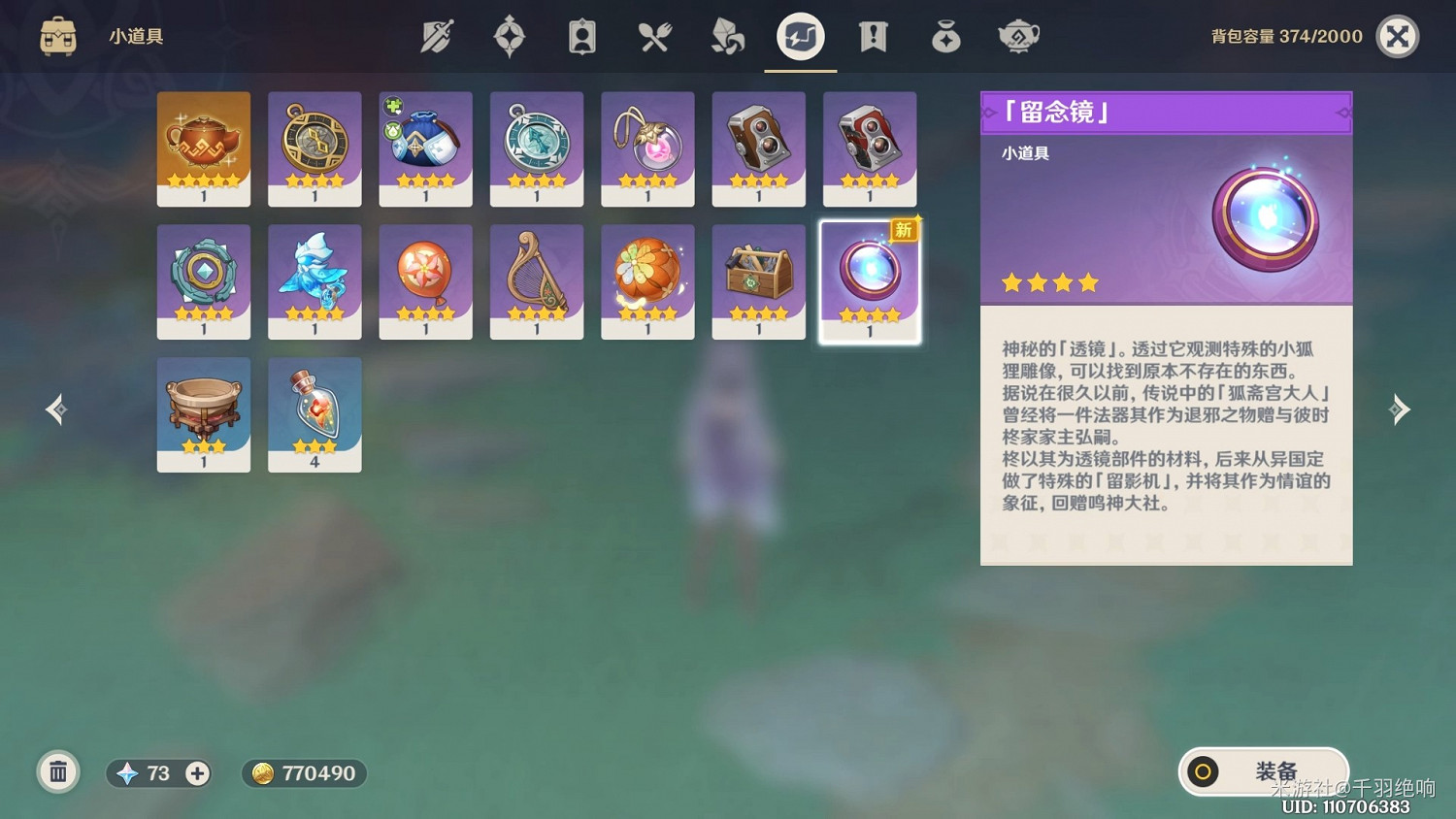Image resolution: width=1456 pixels, height=819 pixels.
Task: Select the red teapot gadget thumbnail
Action: (203, 147)
